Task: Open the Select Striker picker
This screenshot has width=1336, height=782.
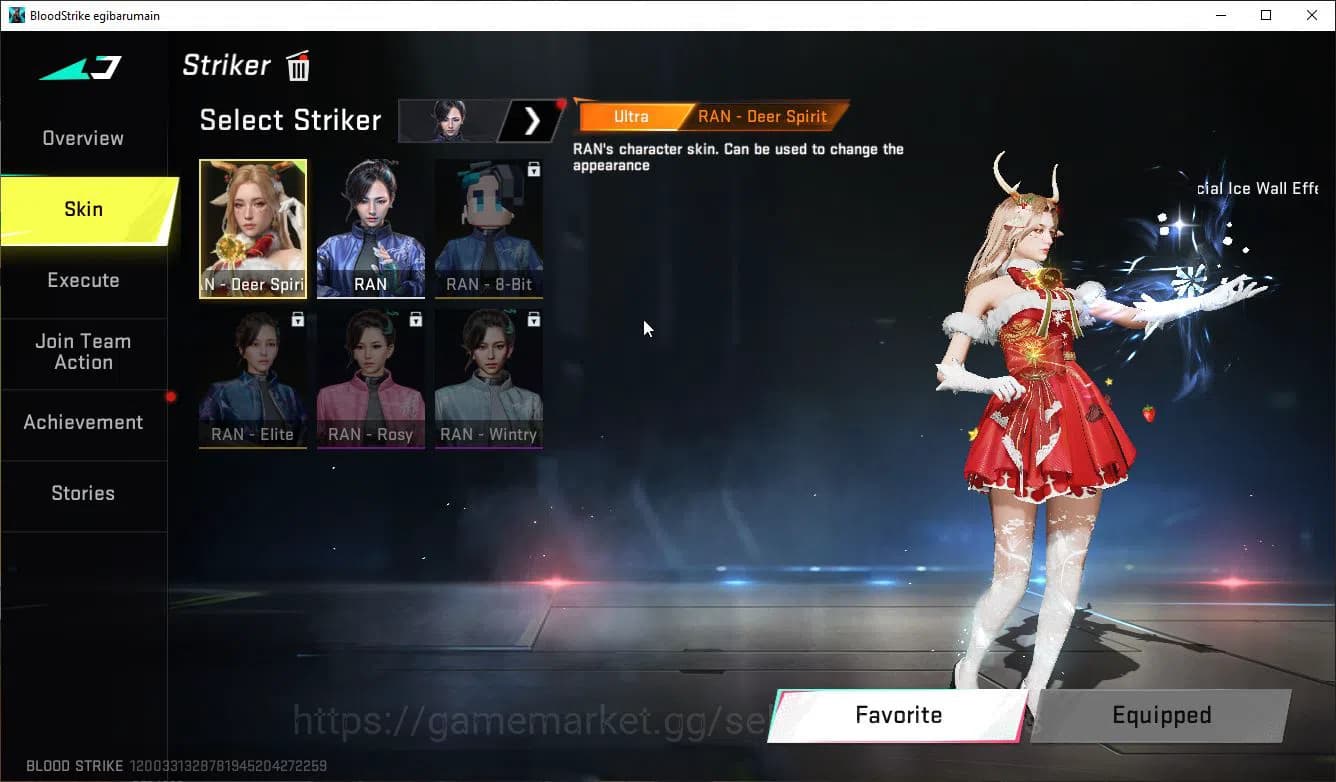Action: (x=290, y=120)
